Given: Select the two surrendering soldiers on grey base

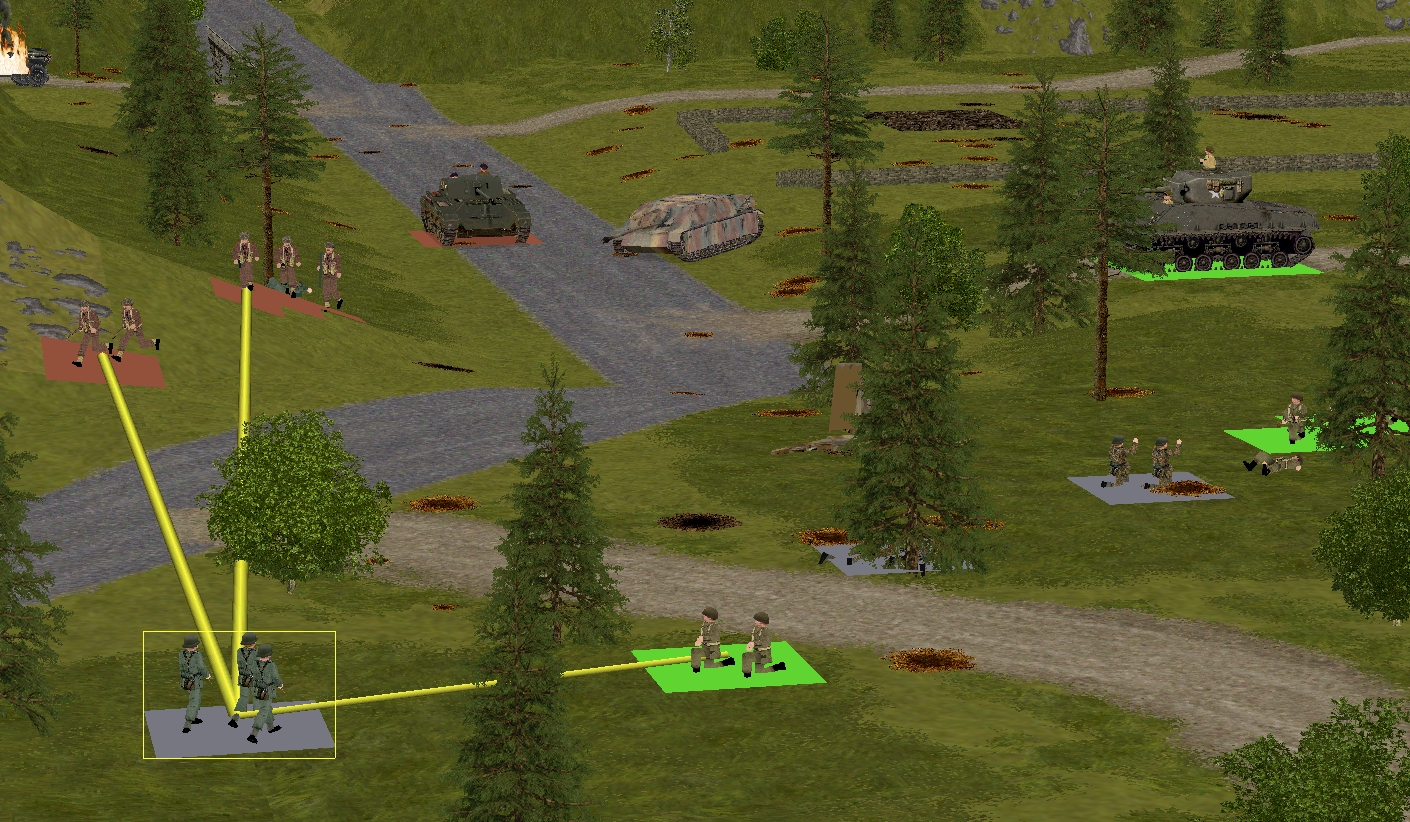Looking at the screenshot, I should coord(1140,464).
